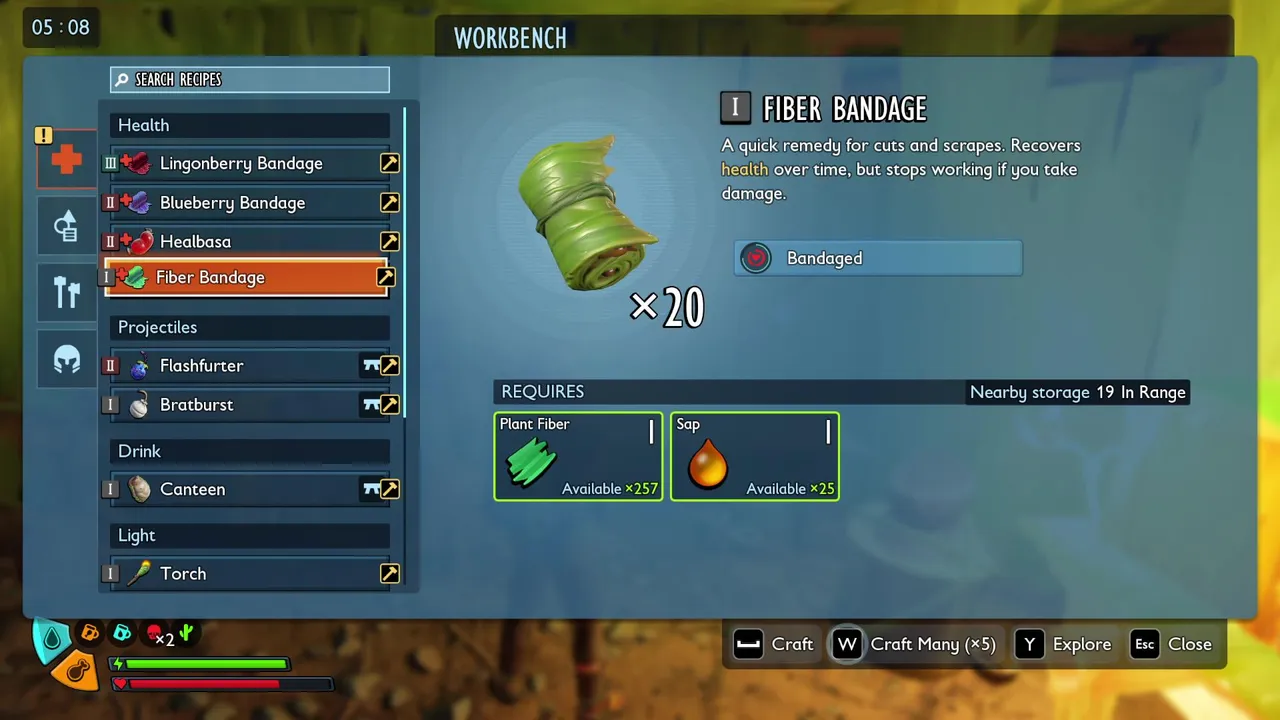The height and width of the screenshot is (720, 1280).
Task: Click the Search Recipes field
Action: click(250, 80)
